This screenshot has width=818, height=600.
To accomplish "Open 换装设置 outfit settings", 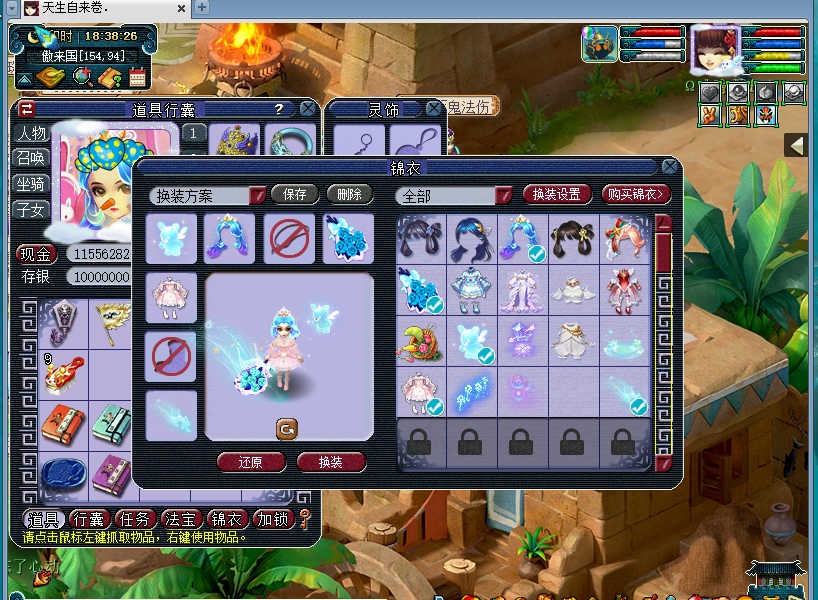I will [556, 195].
